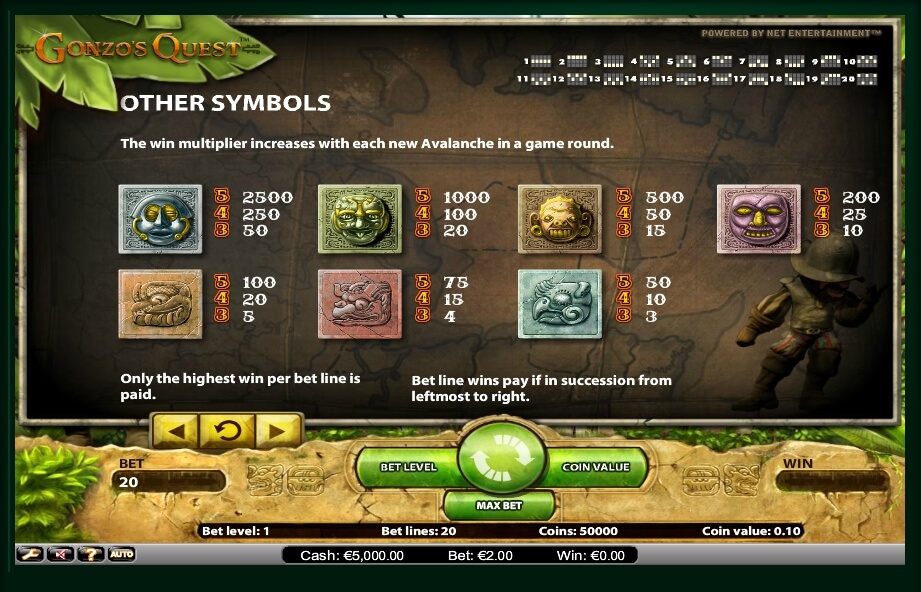921x592 pixels.
Task: Open game settings via the wrench icon
Action: click(x=30, y=554)
